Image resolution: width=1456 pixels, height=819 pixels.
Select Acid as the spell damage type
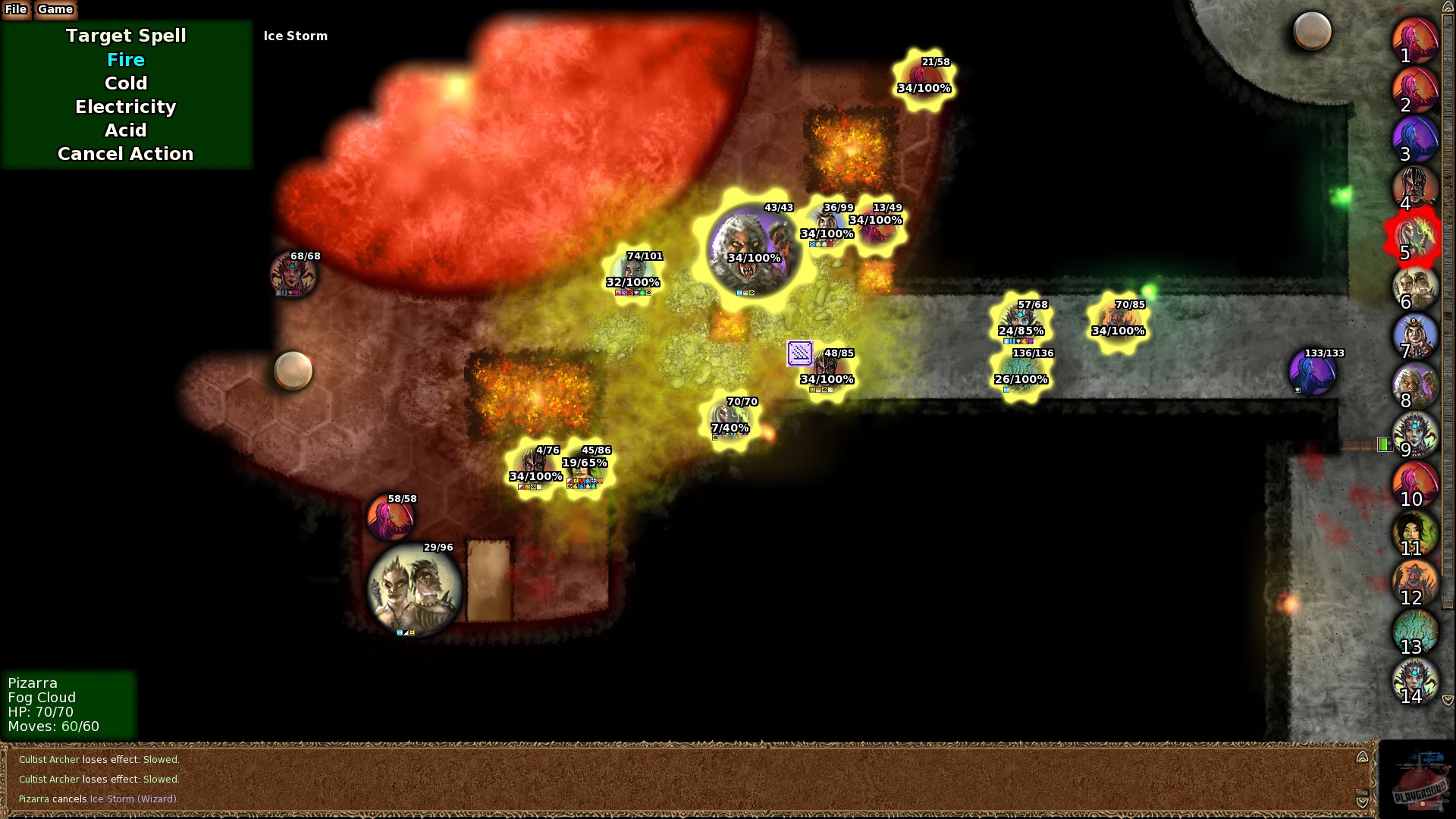tap(124, 130)
